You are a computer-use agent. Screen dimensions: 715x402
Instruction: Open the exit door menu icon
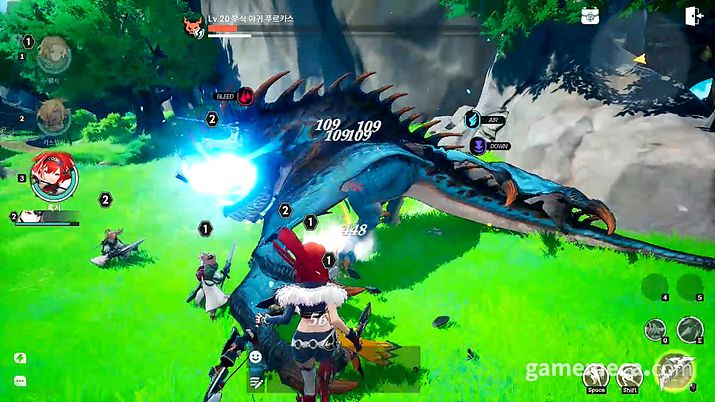pyautogui.click(x=693, y=15)
